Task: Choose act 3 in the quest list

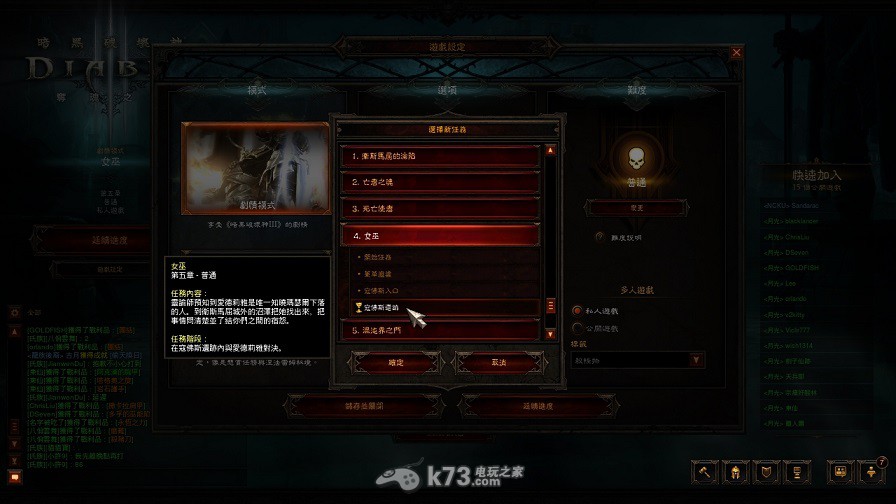Action: click(441, 208)
